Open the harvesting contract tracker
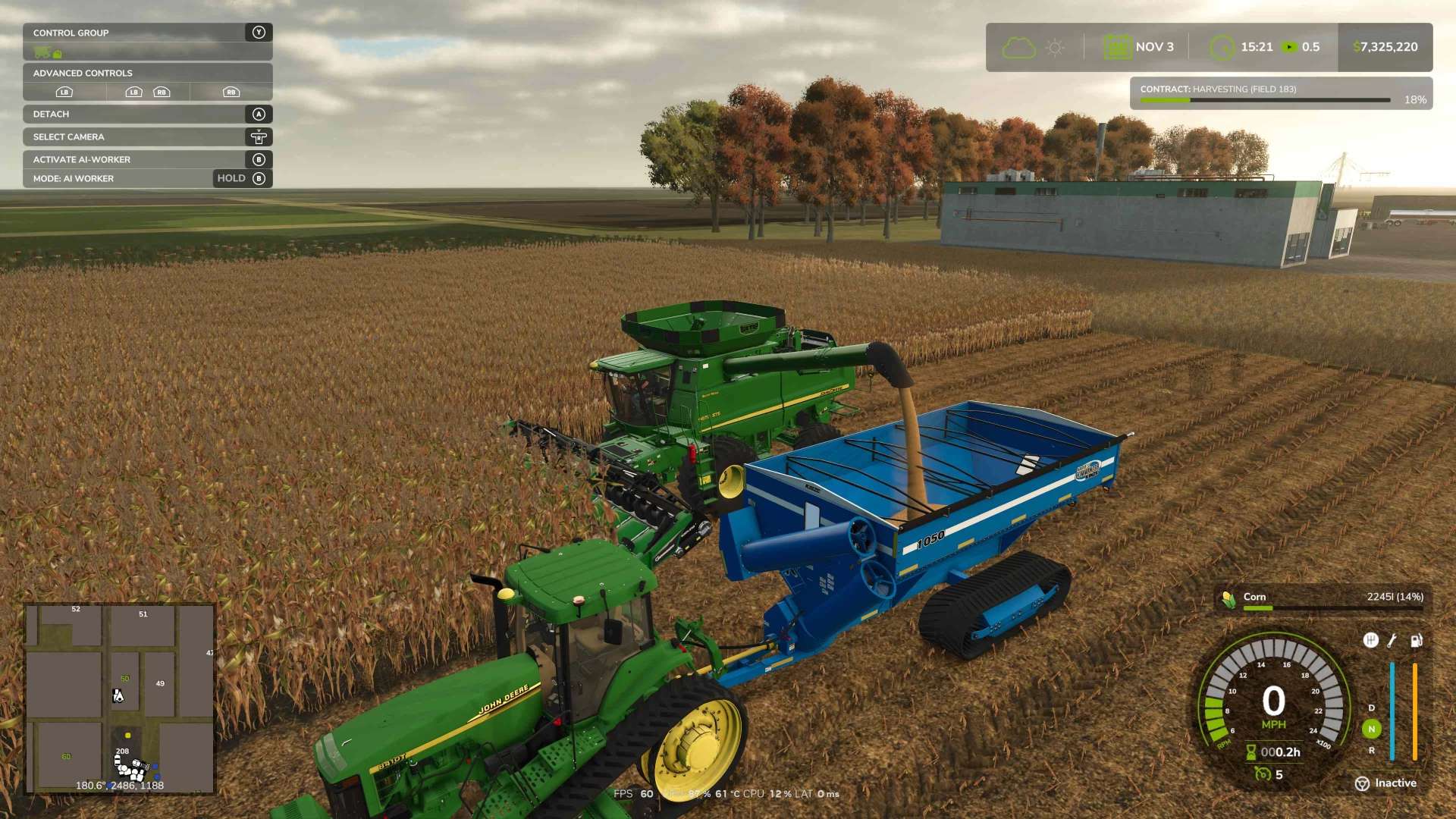1456x819 pixels. tap(1281, 93)
